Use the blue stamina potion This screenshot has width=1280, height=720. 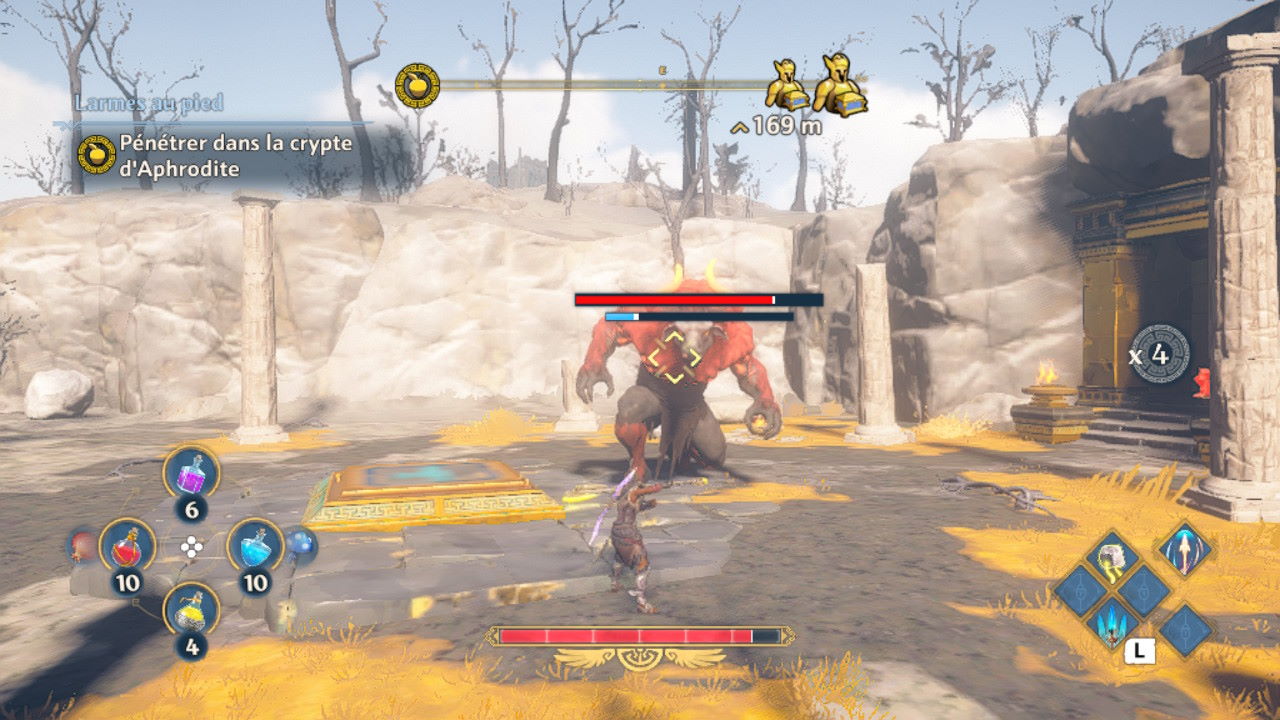[x=255, y=546]
